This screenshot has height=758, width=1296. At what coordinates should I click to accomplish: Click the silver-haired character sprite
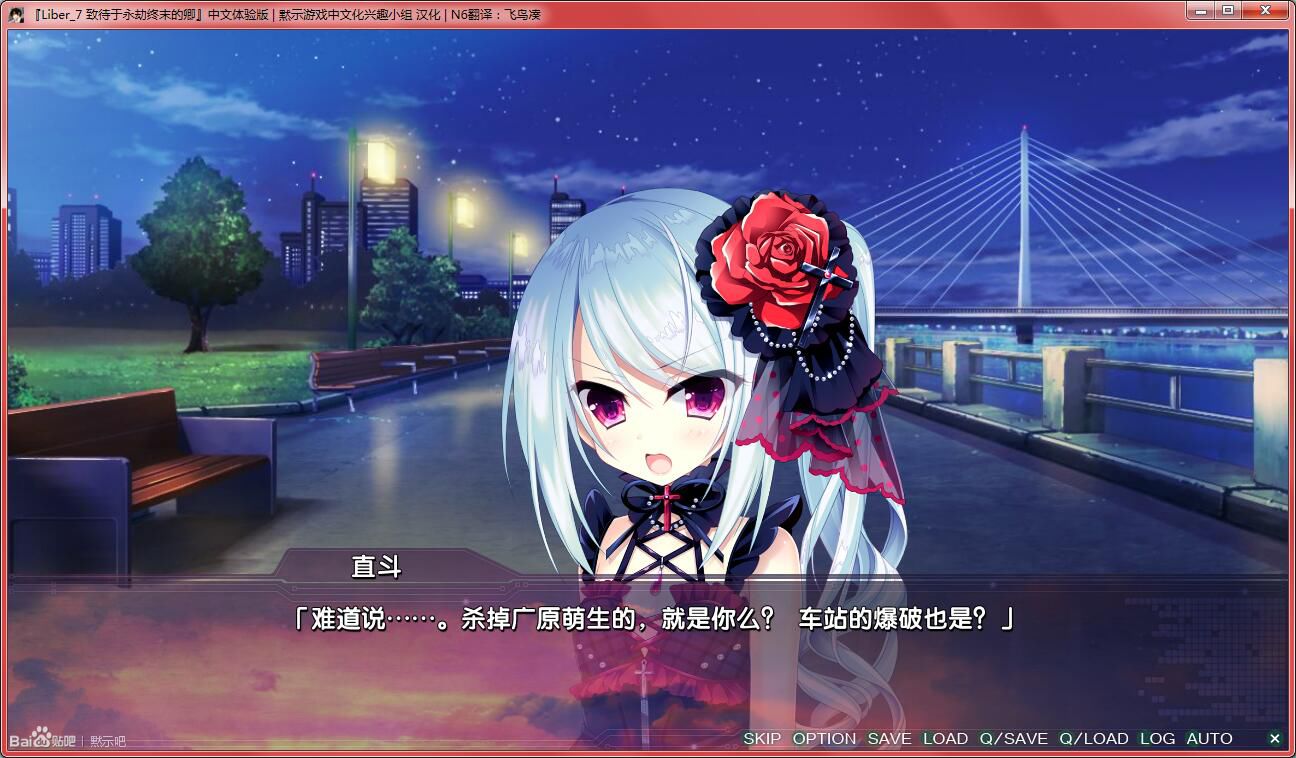(660, 400)
